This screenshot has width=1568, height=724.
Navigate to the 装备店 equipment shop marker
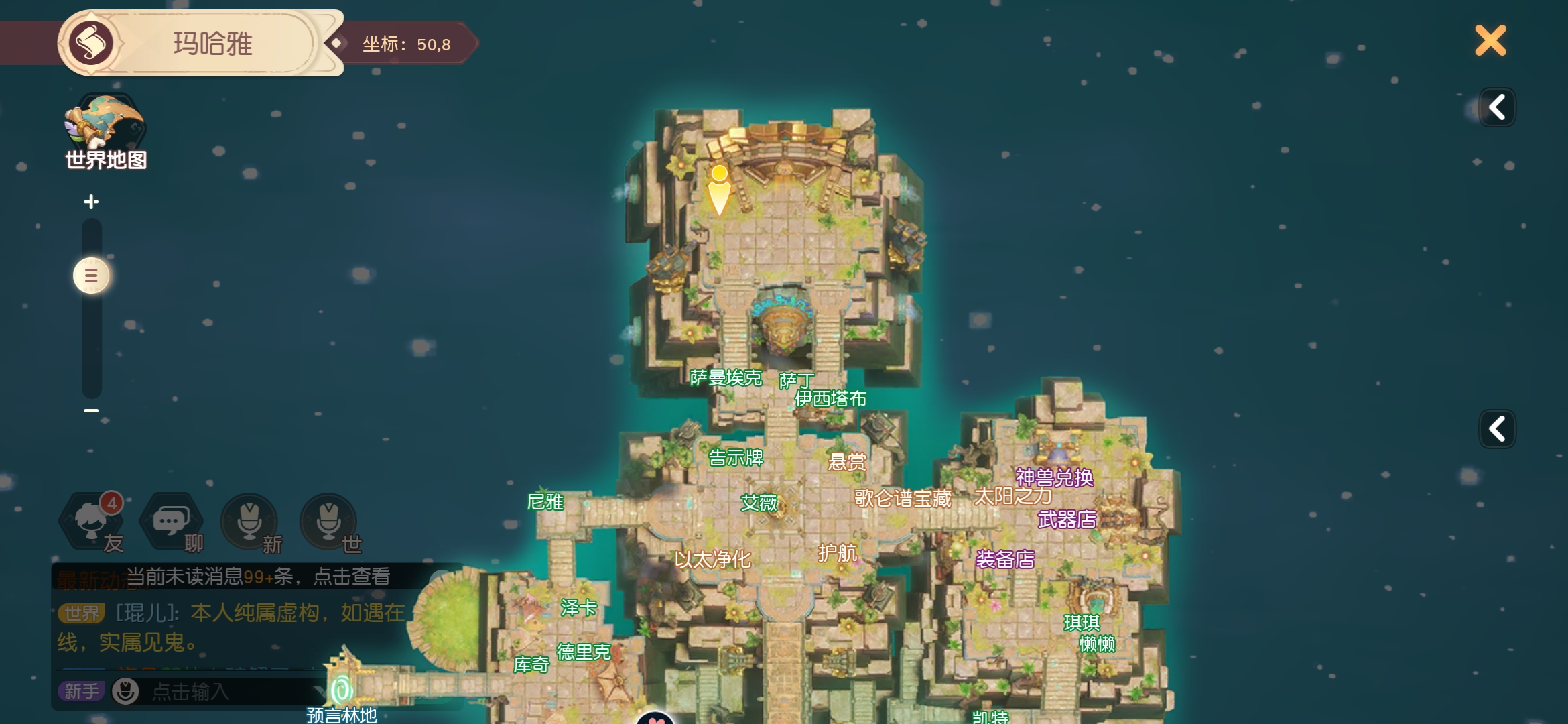click(x=1005, y=560)
